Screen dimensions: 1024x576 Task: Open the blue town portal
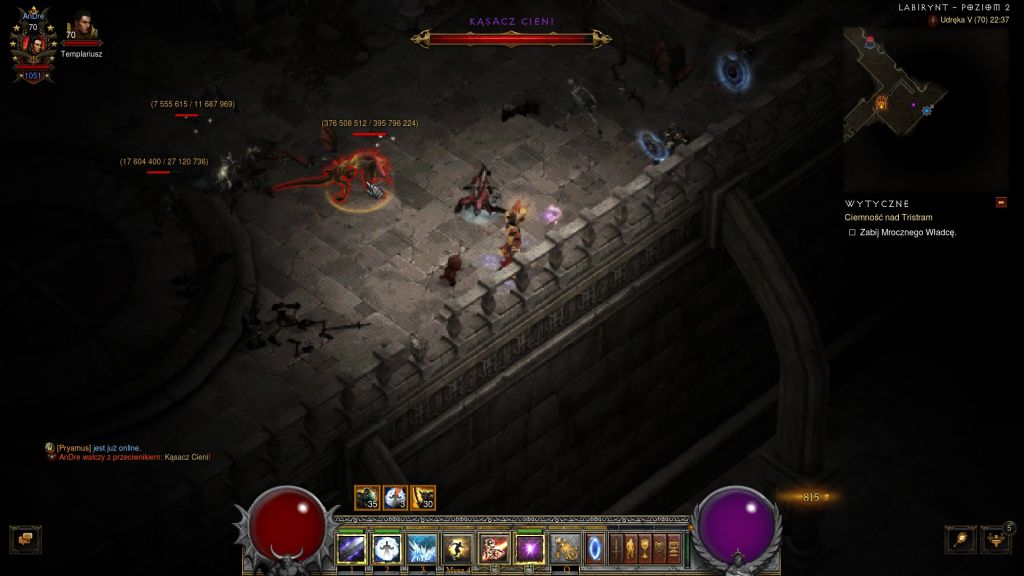point(595,548)
